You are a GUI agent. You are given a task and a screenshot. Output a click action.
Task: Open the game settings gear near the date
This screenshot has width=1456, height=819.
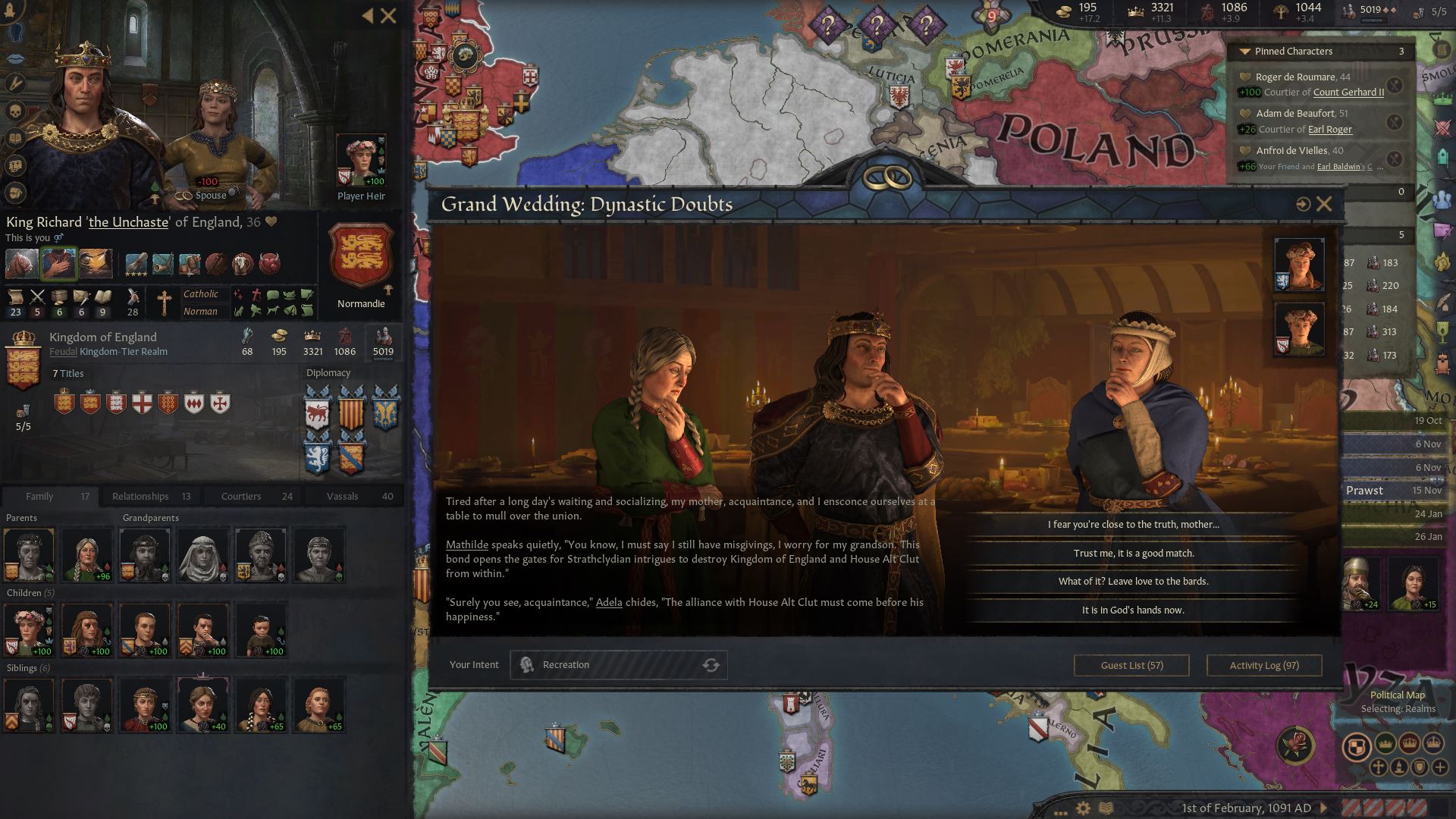tap(1083, 808)
